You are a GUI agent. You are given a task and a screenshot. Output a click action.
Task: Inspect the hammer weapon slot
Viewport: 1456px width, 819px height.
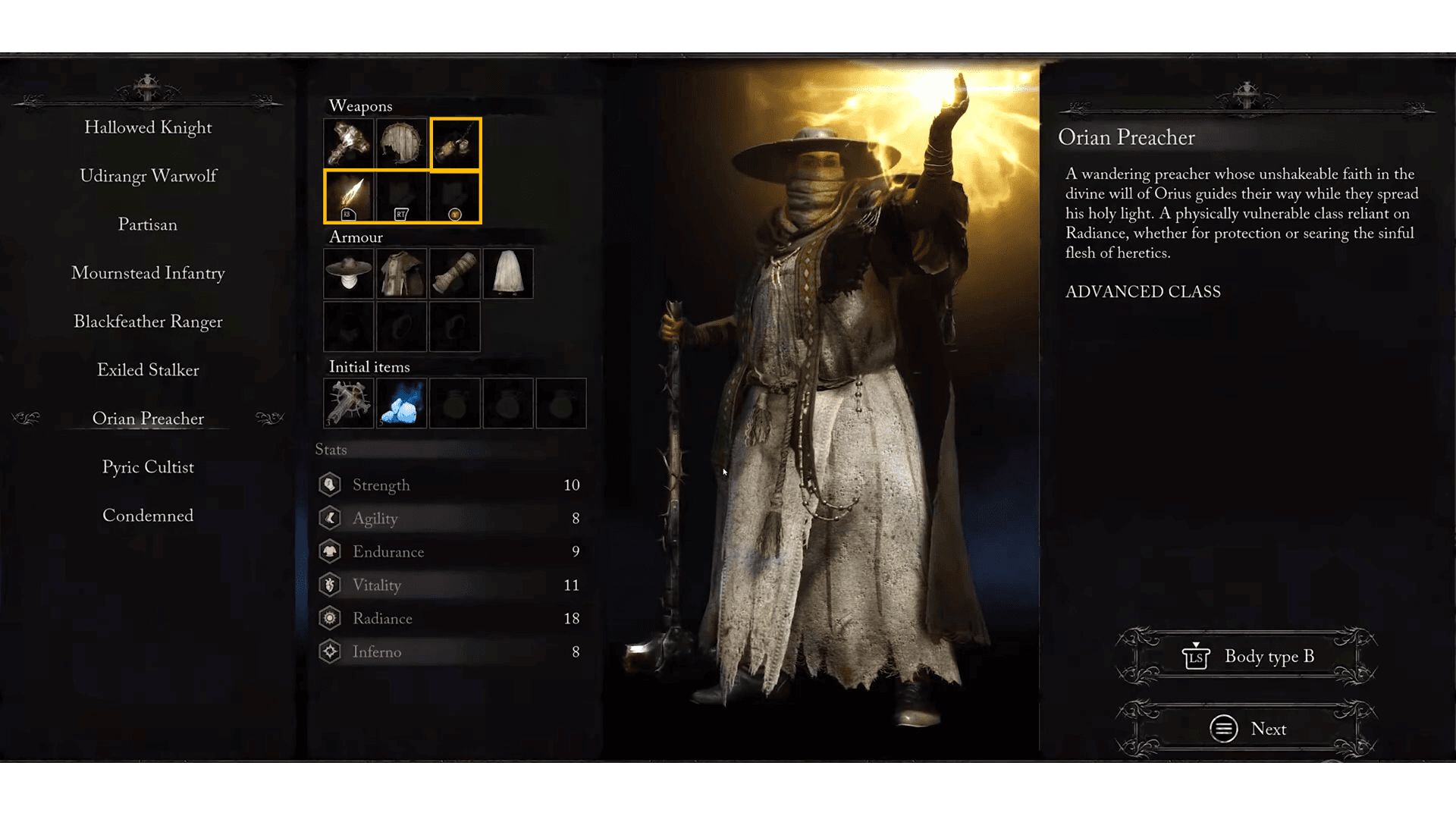click(x=349, y=143)
